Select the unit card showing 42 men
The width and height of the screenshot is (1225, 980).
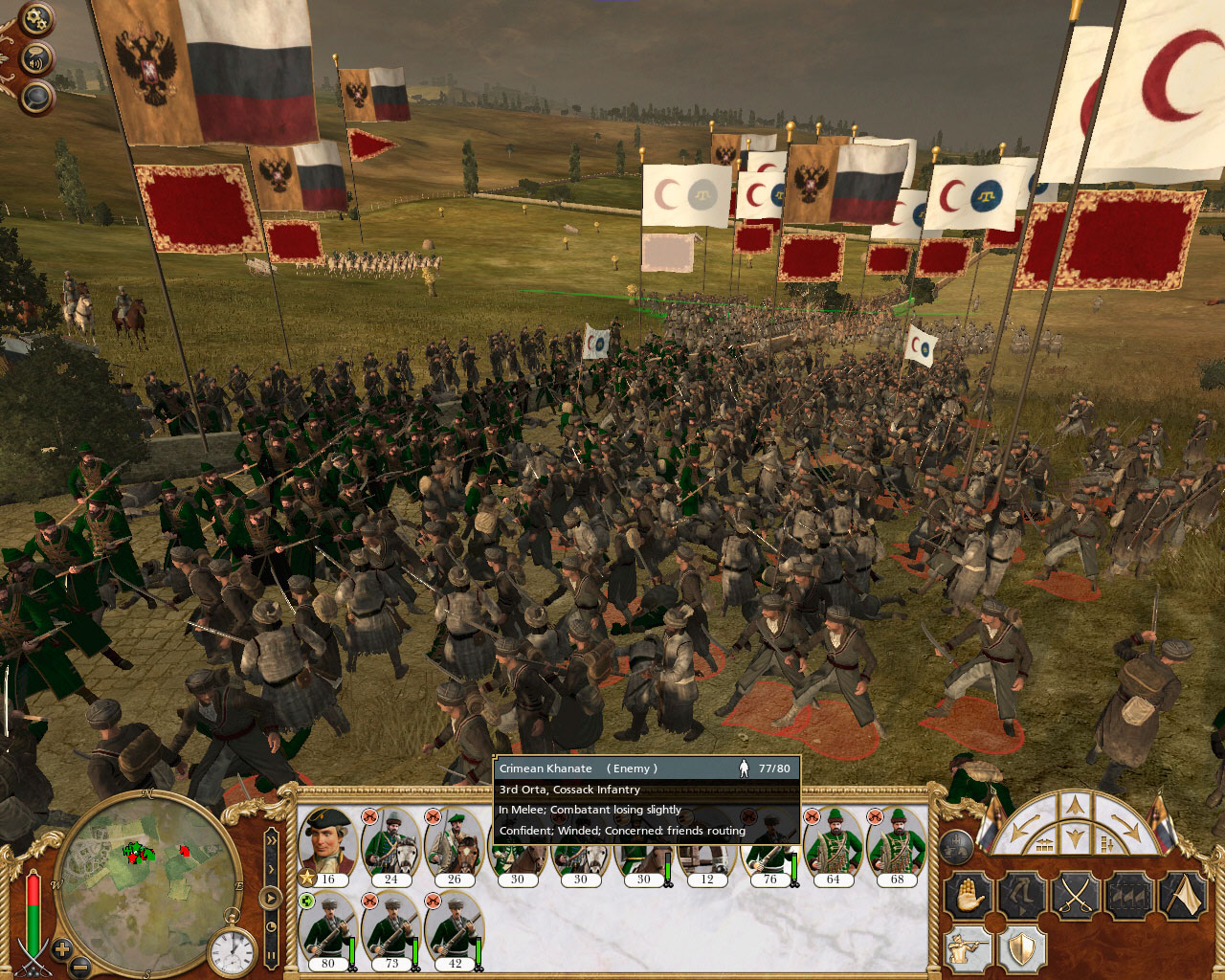(454, 928)
